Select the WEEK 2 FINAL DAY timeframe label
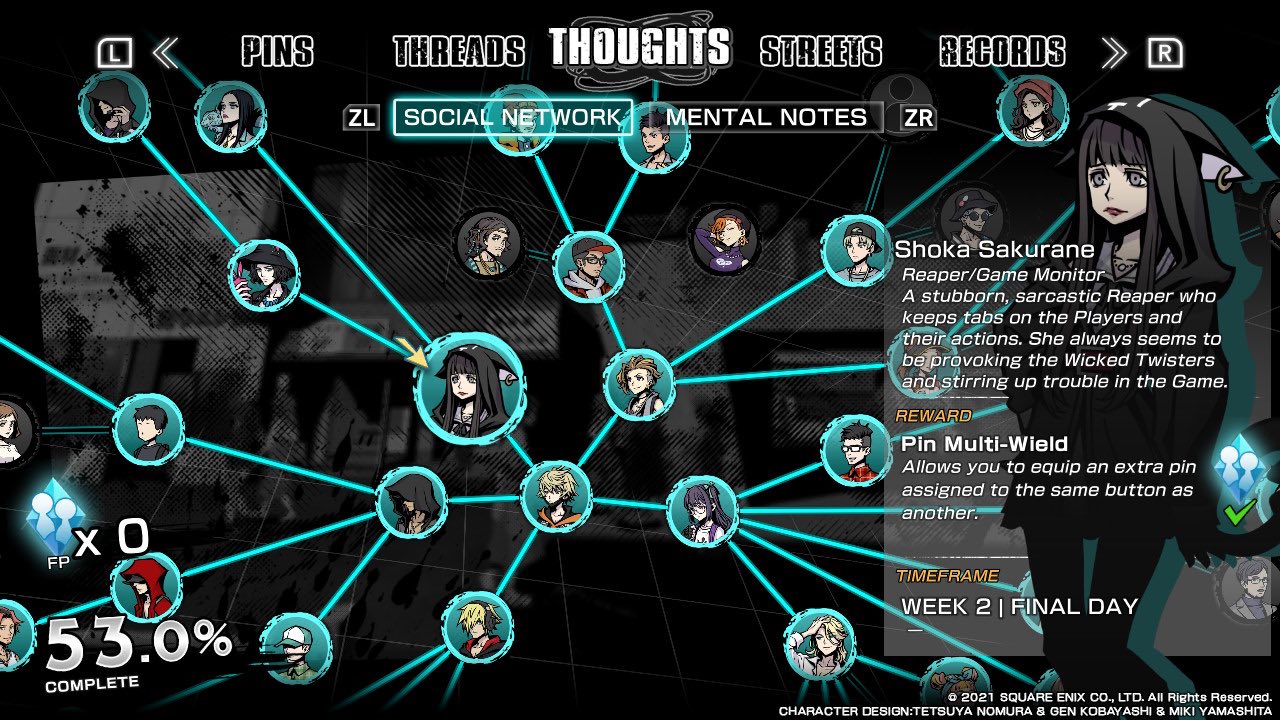Image resolution: width=1280 pixels, height=720 pixels. point(1018,605)
